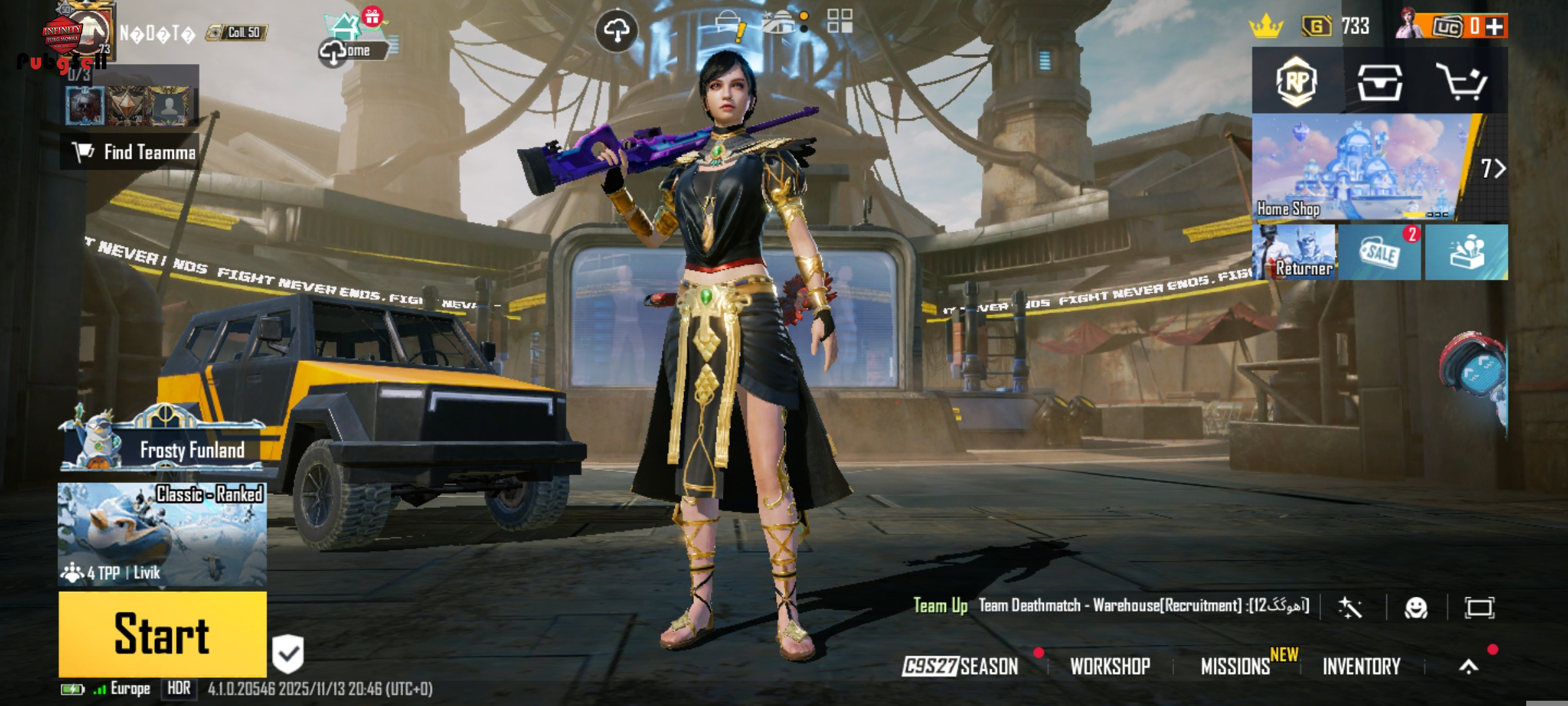Expand the bottom menu arrow
Screen dimensions: 1568x706
1469,666
